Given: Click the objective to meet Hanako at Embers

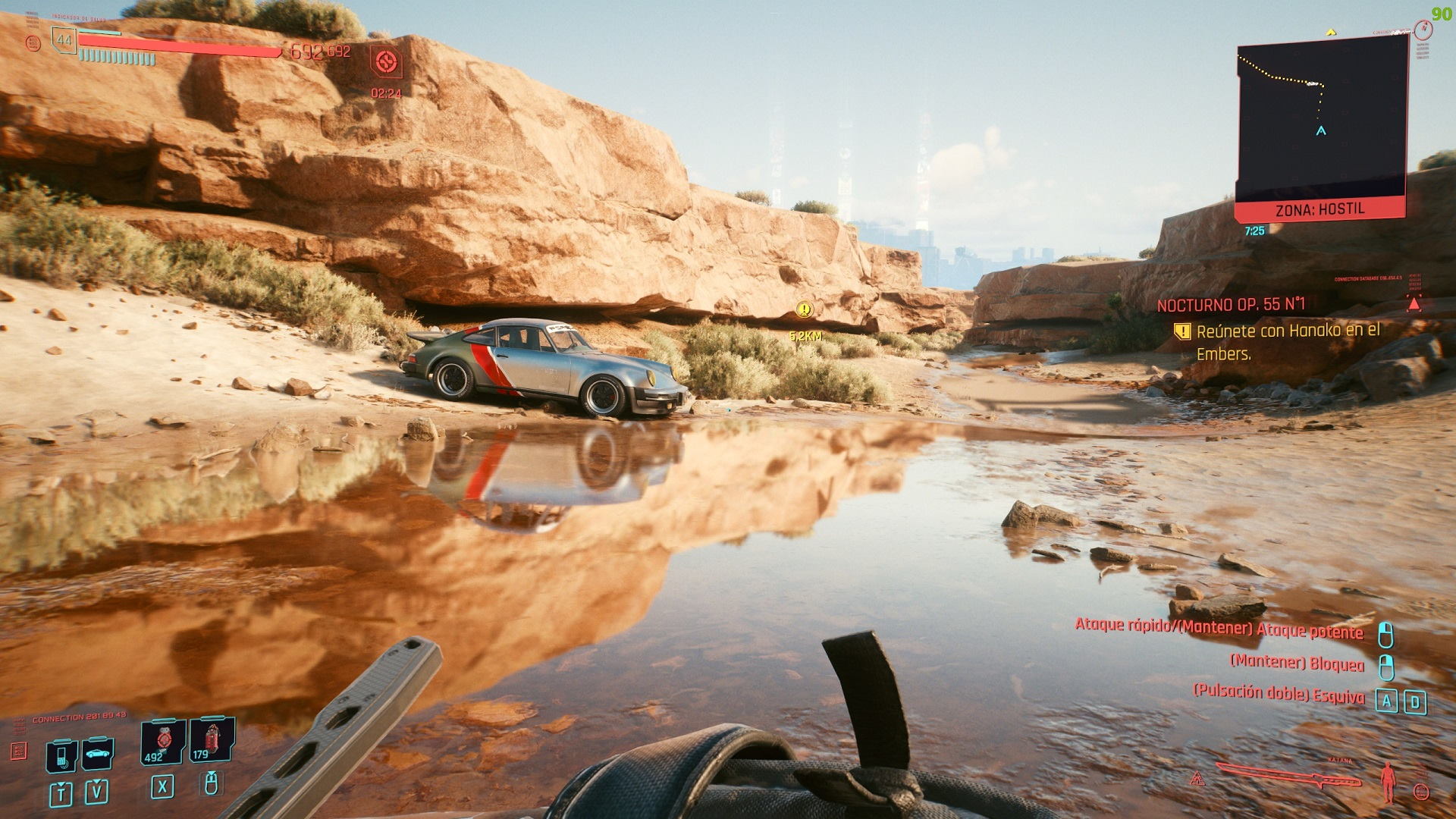Looking at the screenshot, I should (1288, 341).
